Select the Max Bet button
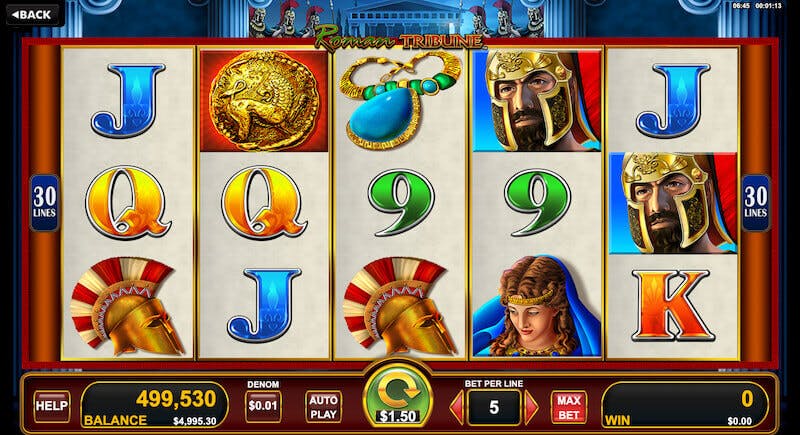The height and width of the screenshot is (435, 800). 569,406
